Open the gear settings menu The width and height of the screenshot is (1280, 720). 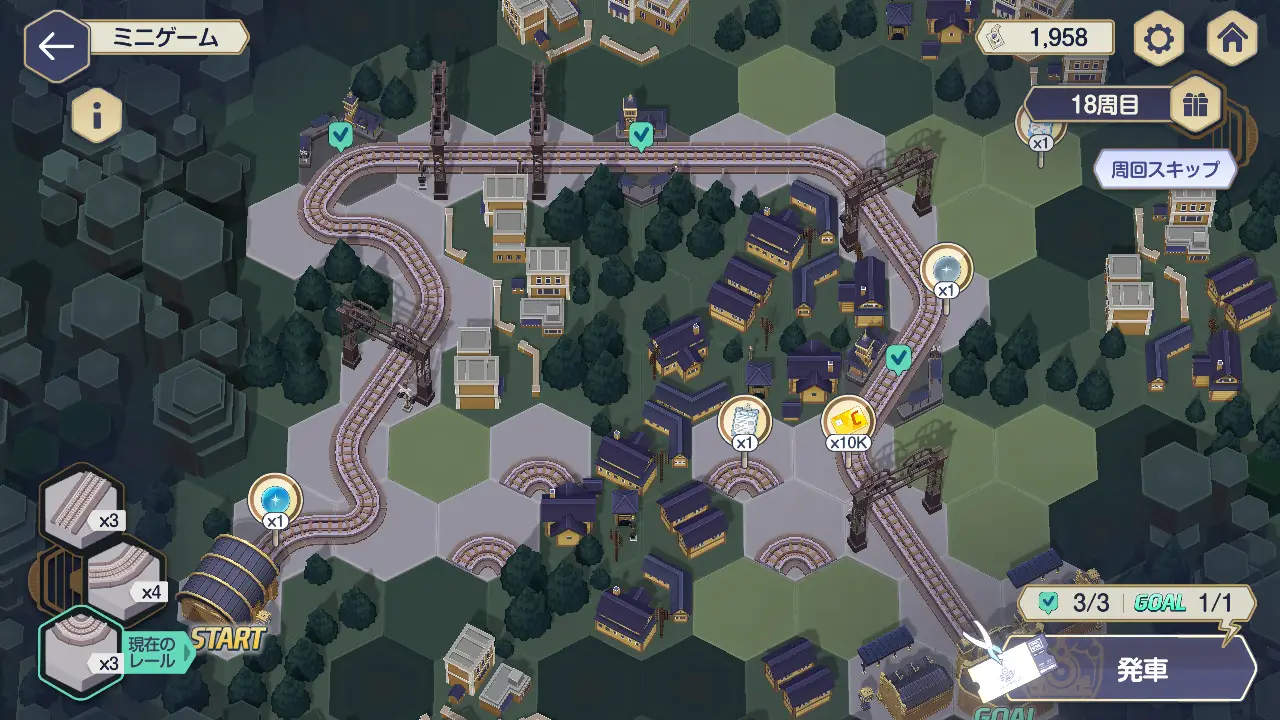coord(1159,40)
